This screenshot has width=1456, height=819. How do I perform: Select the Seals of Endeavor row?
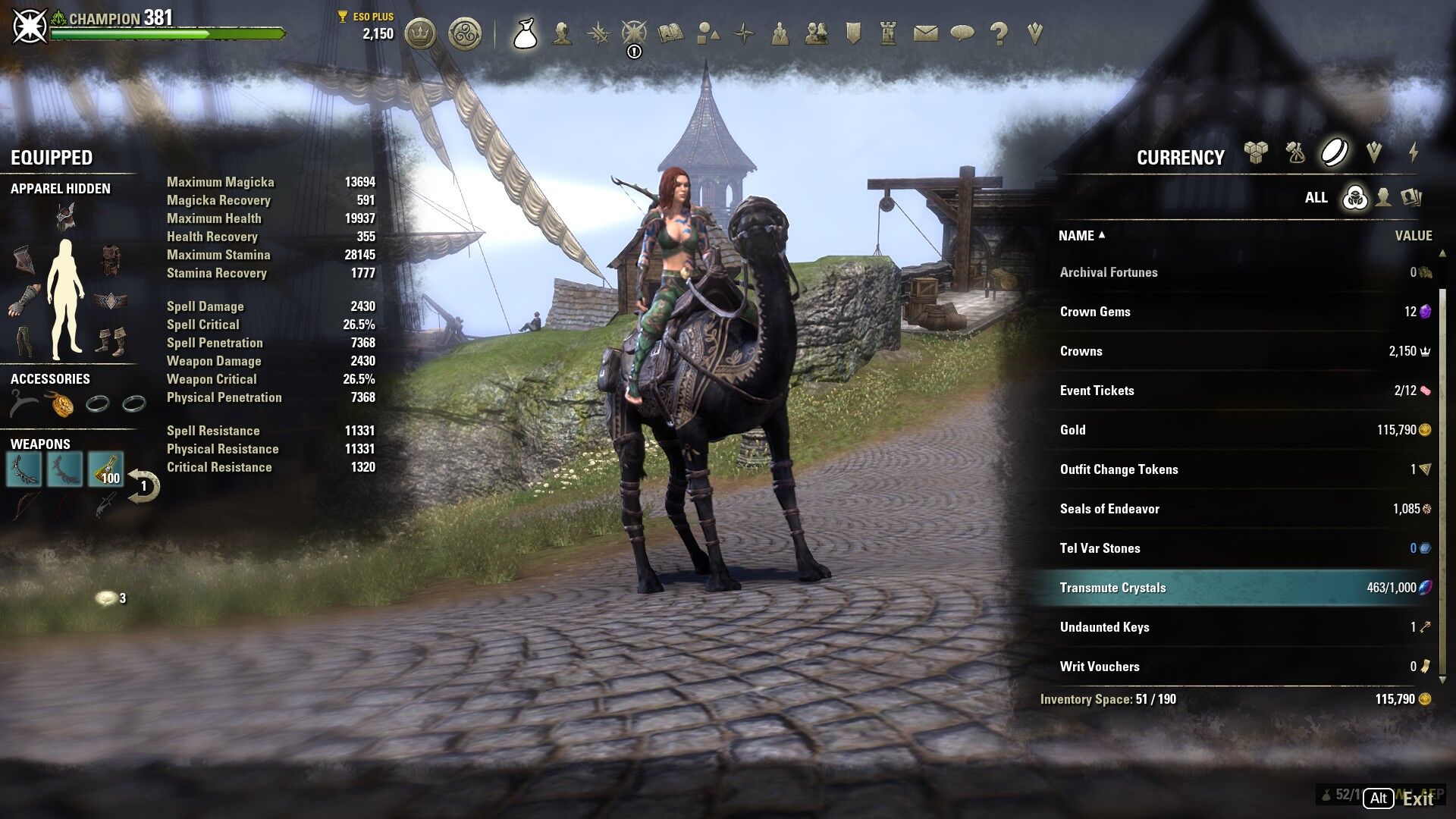pos(1238,509)
